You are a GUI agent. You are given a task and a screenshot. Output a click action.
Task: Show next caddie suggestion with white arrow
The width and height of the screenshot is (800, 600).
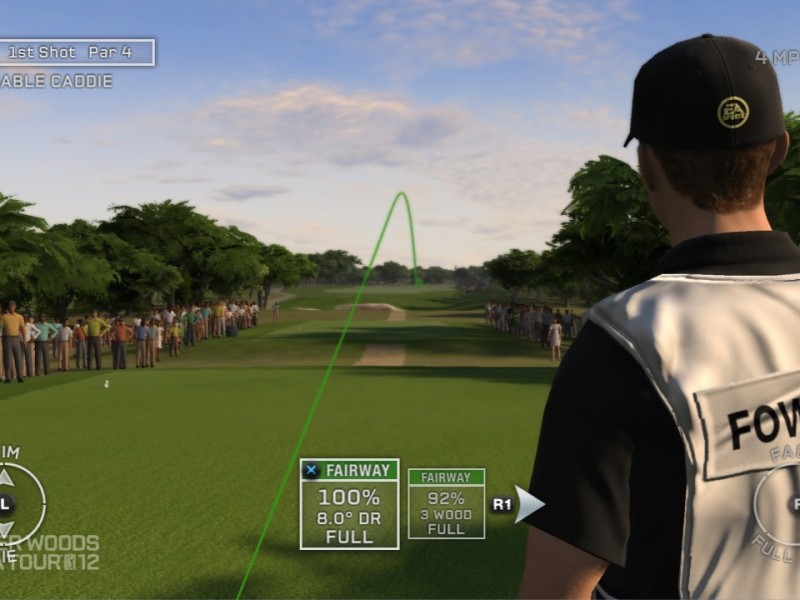(x=529, y=504)
